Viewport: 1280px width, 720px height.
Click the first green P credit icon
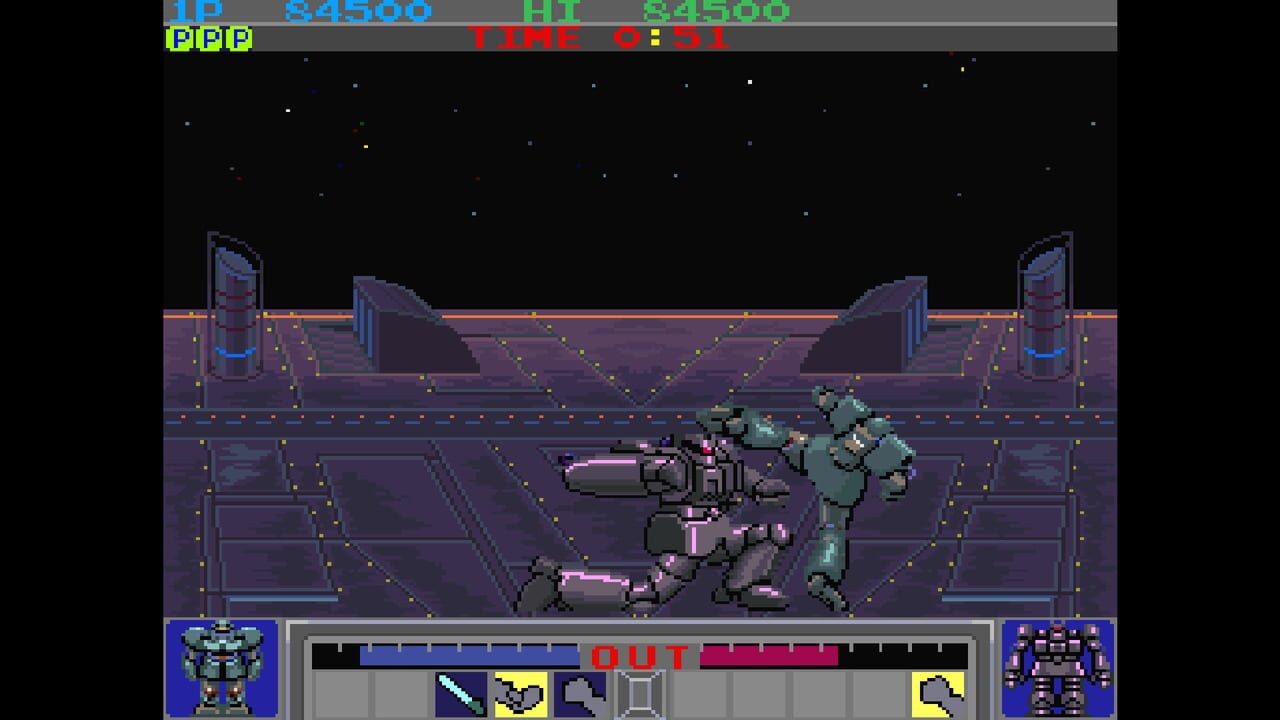178,38
